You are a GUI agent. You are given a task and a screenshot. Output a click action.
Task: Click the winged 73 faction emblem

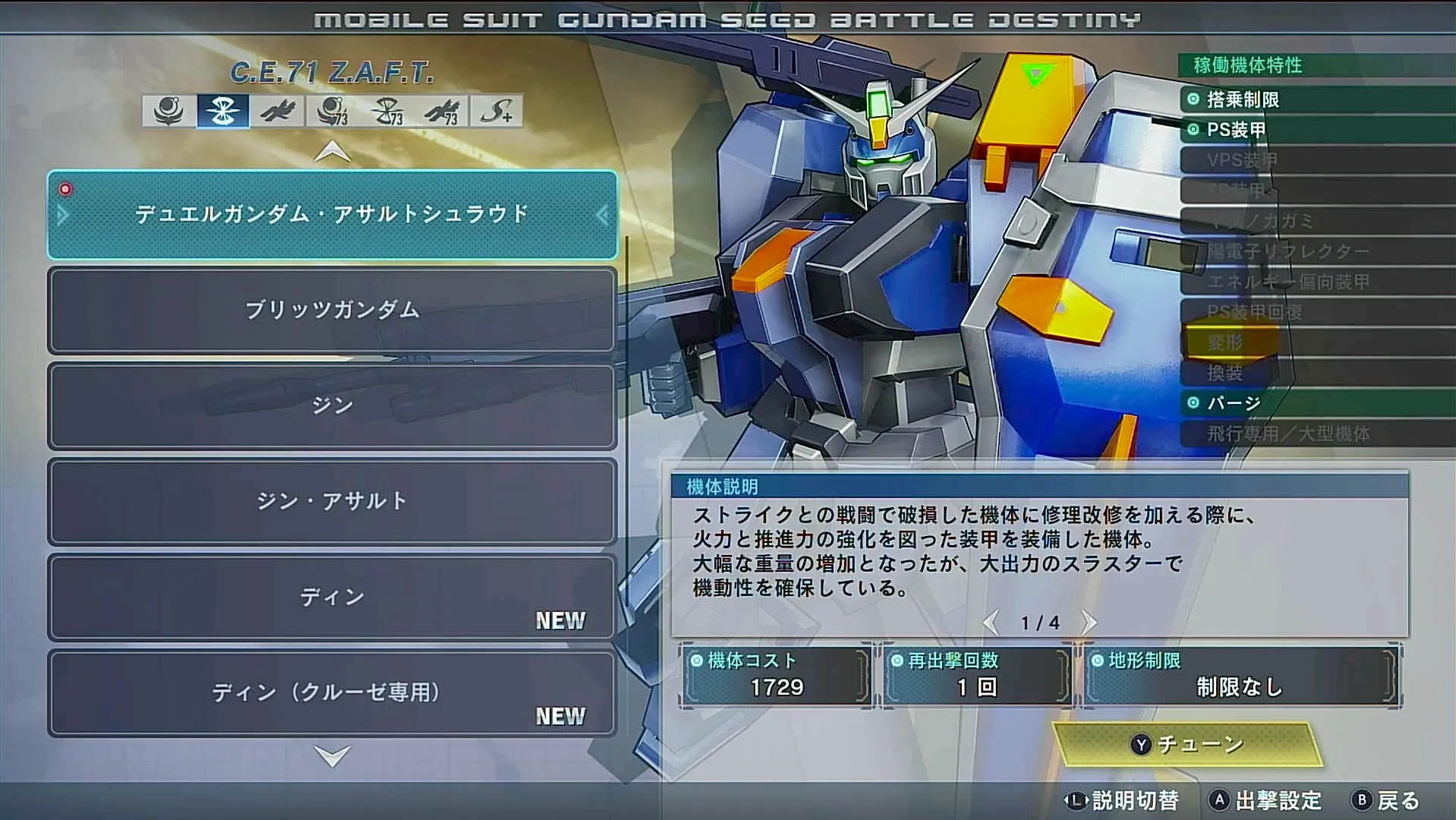(444, 114)
